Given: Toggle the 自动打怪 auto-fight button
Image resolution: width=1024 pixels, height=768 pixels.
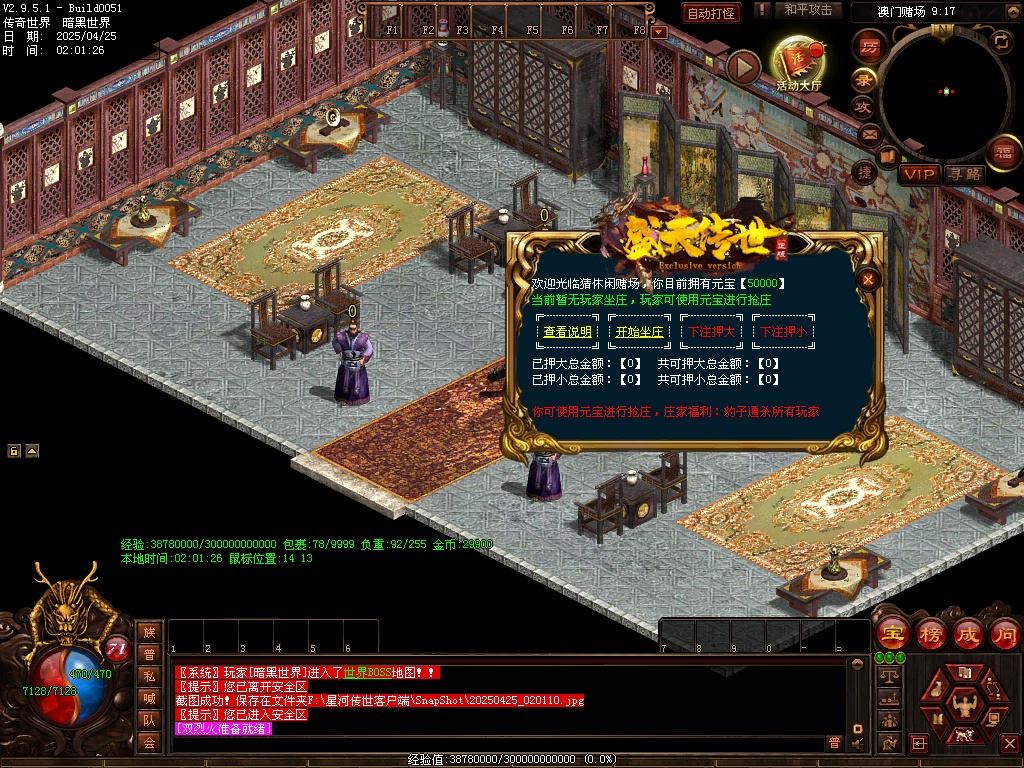Looking at the screenshot, I should pyautogui.click(x=711, y=13).
